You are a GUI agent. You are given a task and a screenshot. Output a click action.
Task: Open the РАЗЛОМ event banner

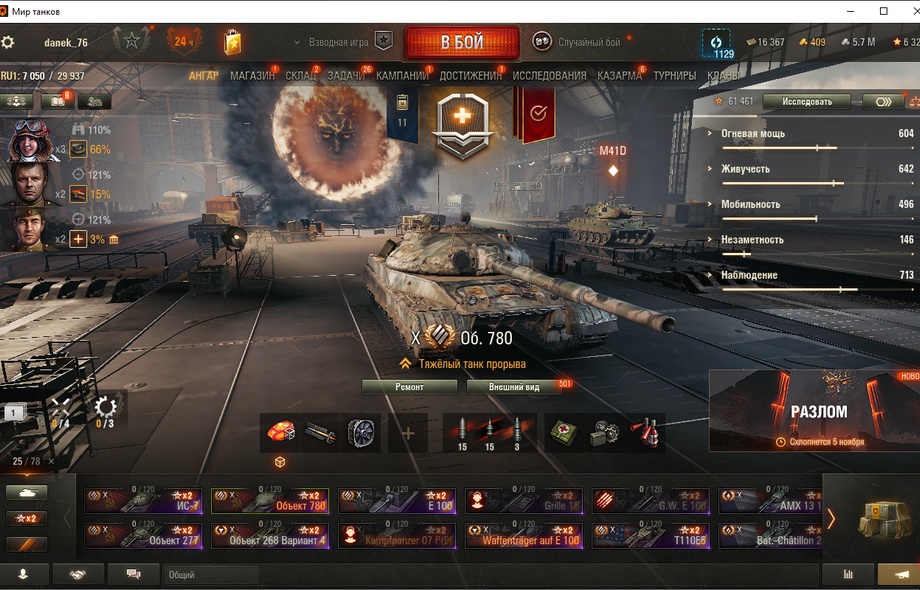[814, 410]
